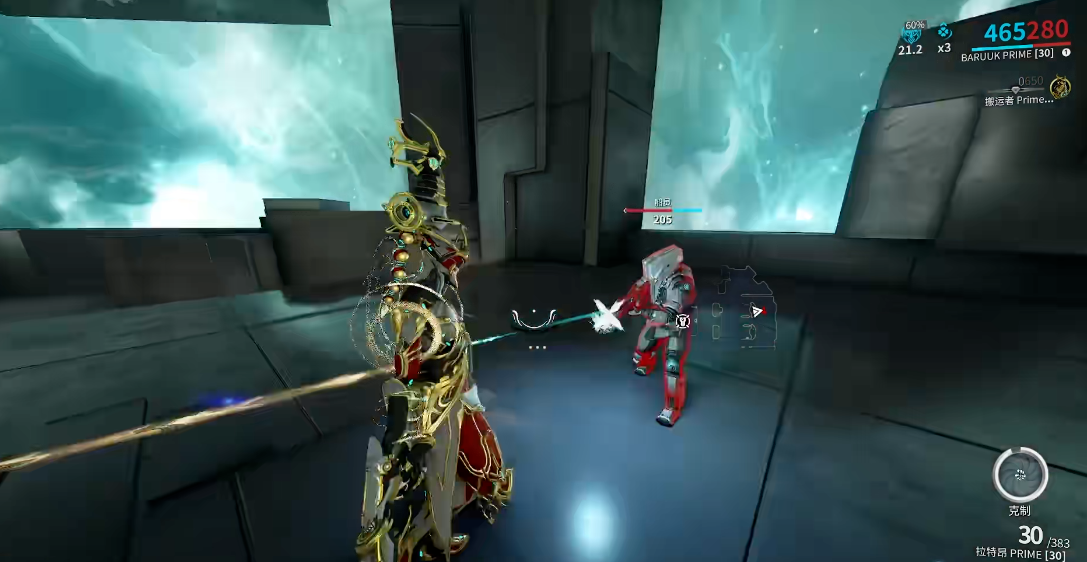Click the x3 clover buff icon
Image resolution: width=1087 pixels, height=562 pixels.
coord(944,31)
